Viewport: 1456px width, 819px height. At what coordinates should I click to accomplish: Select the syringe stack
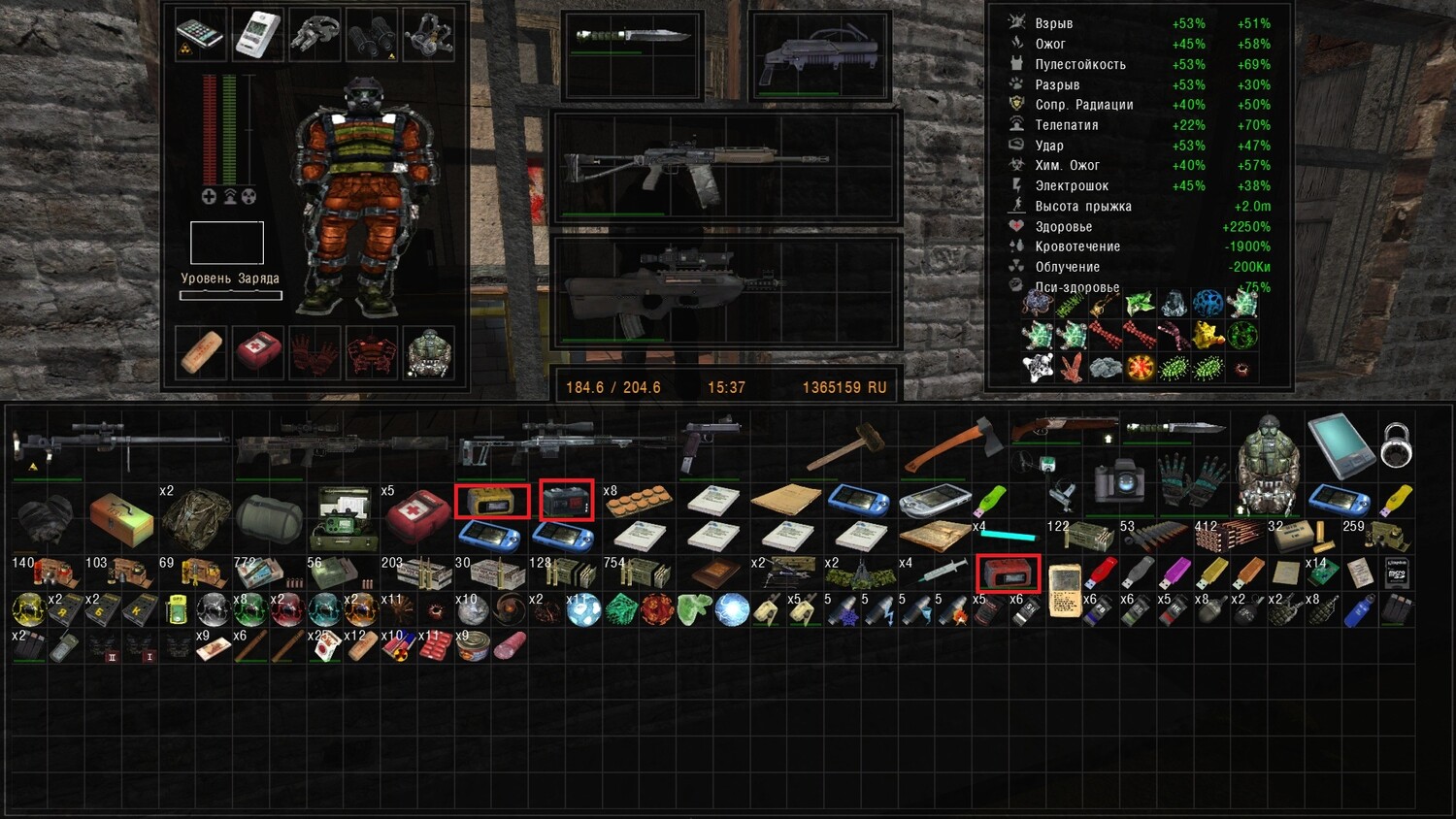940,573
